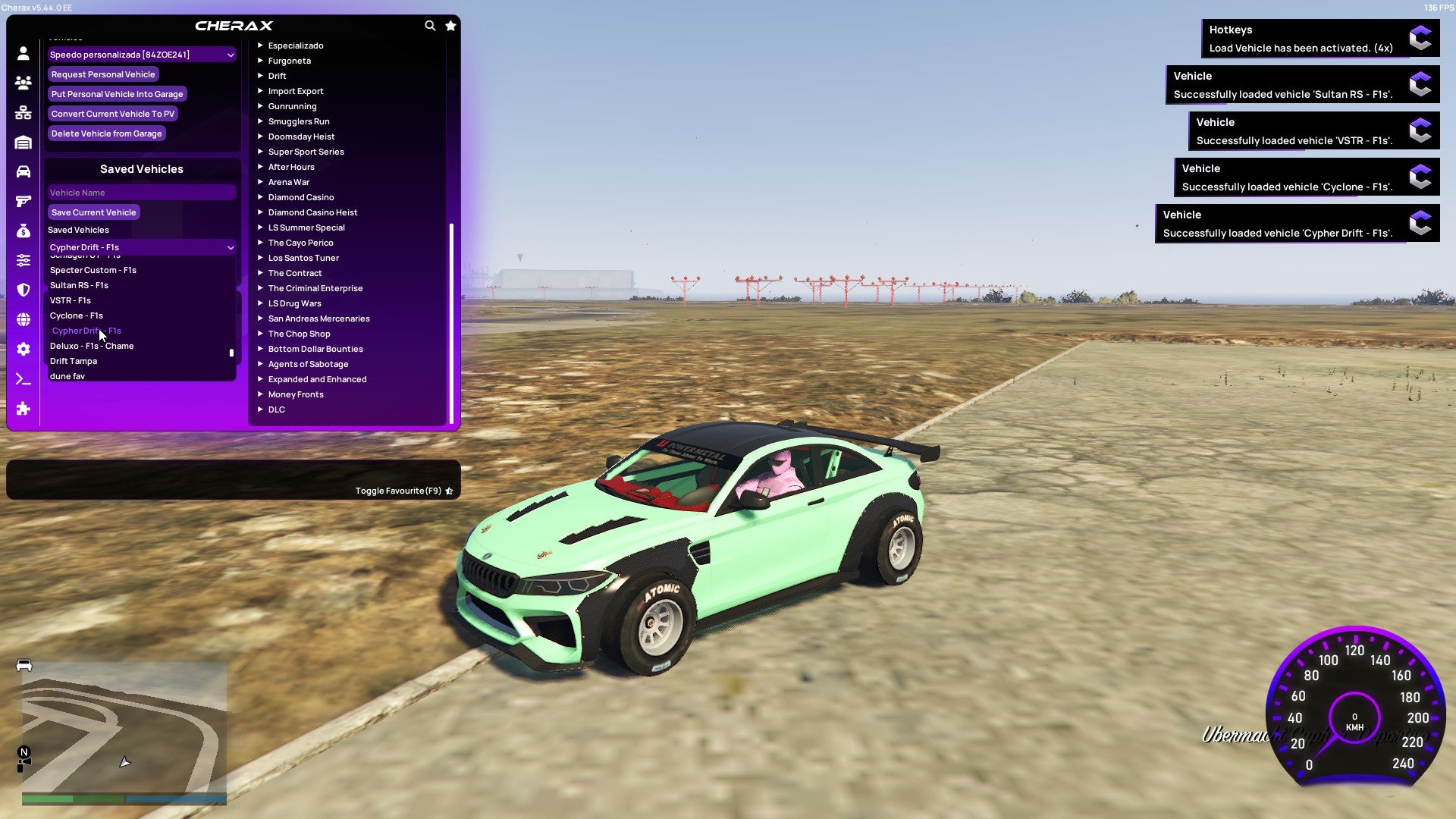The image size is (1456, 819).
Task: Open the Settings gear icon
Action: [23, 349]
